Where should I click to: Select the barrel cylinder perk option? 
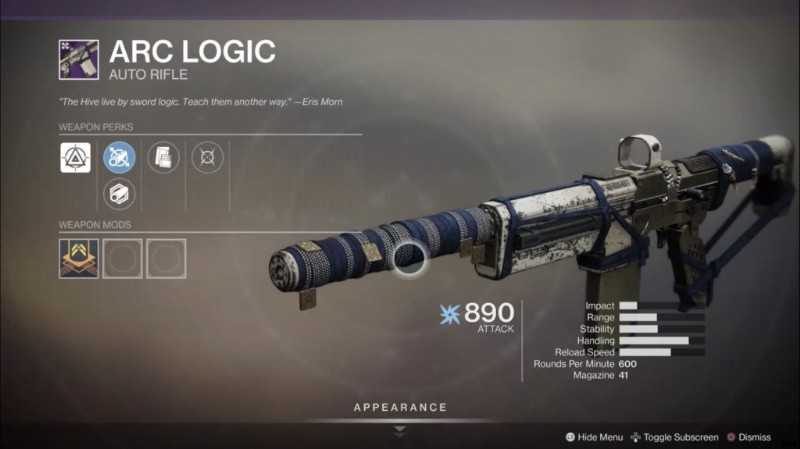point(119,192)
